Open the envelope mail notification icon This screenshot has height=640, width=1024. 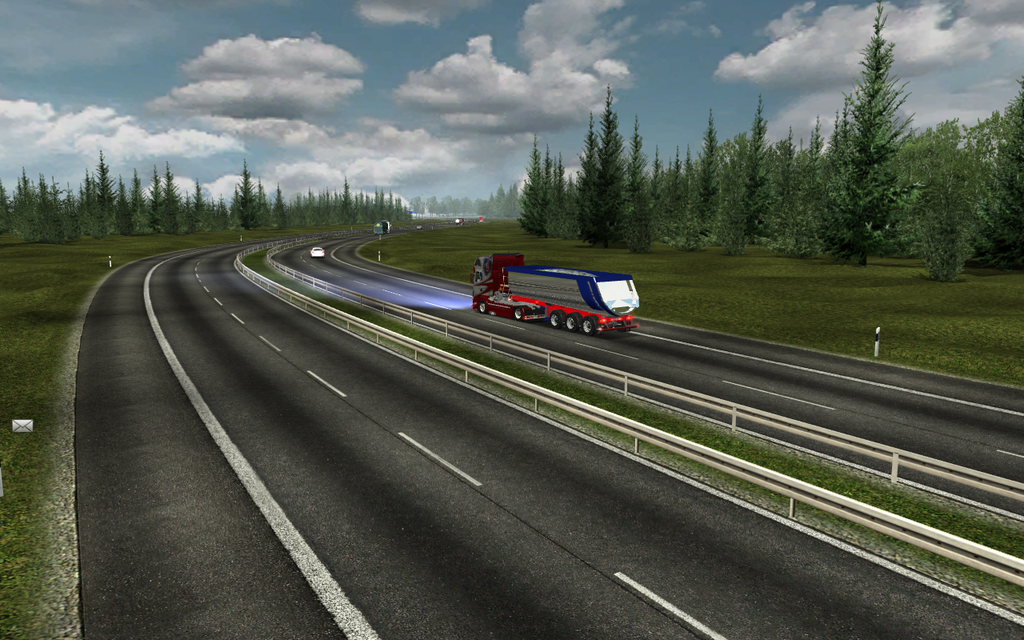point(22,426)
